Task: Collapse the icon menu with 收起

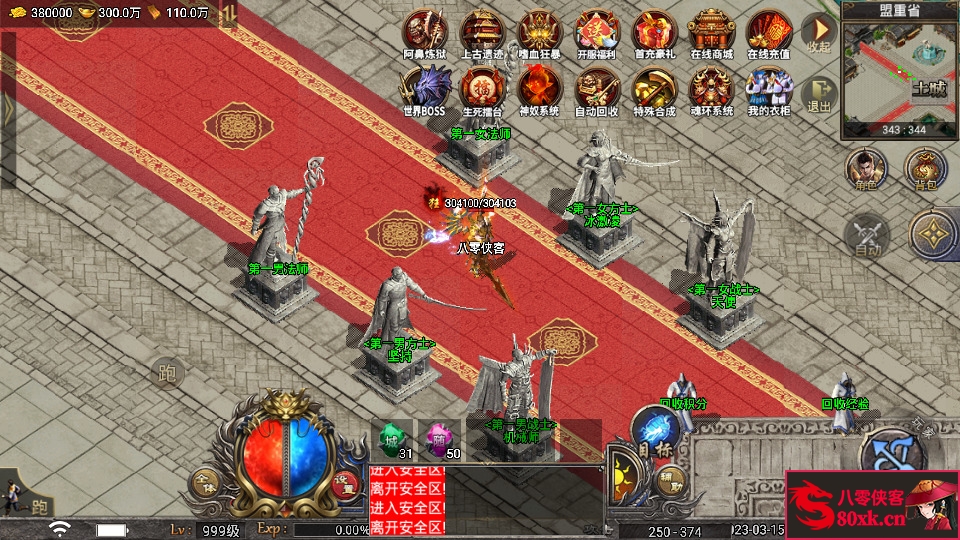Action: (x=820, y=35)
